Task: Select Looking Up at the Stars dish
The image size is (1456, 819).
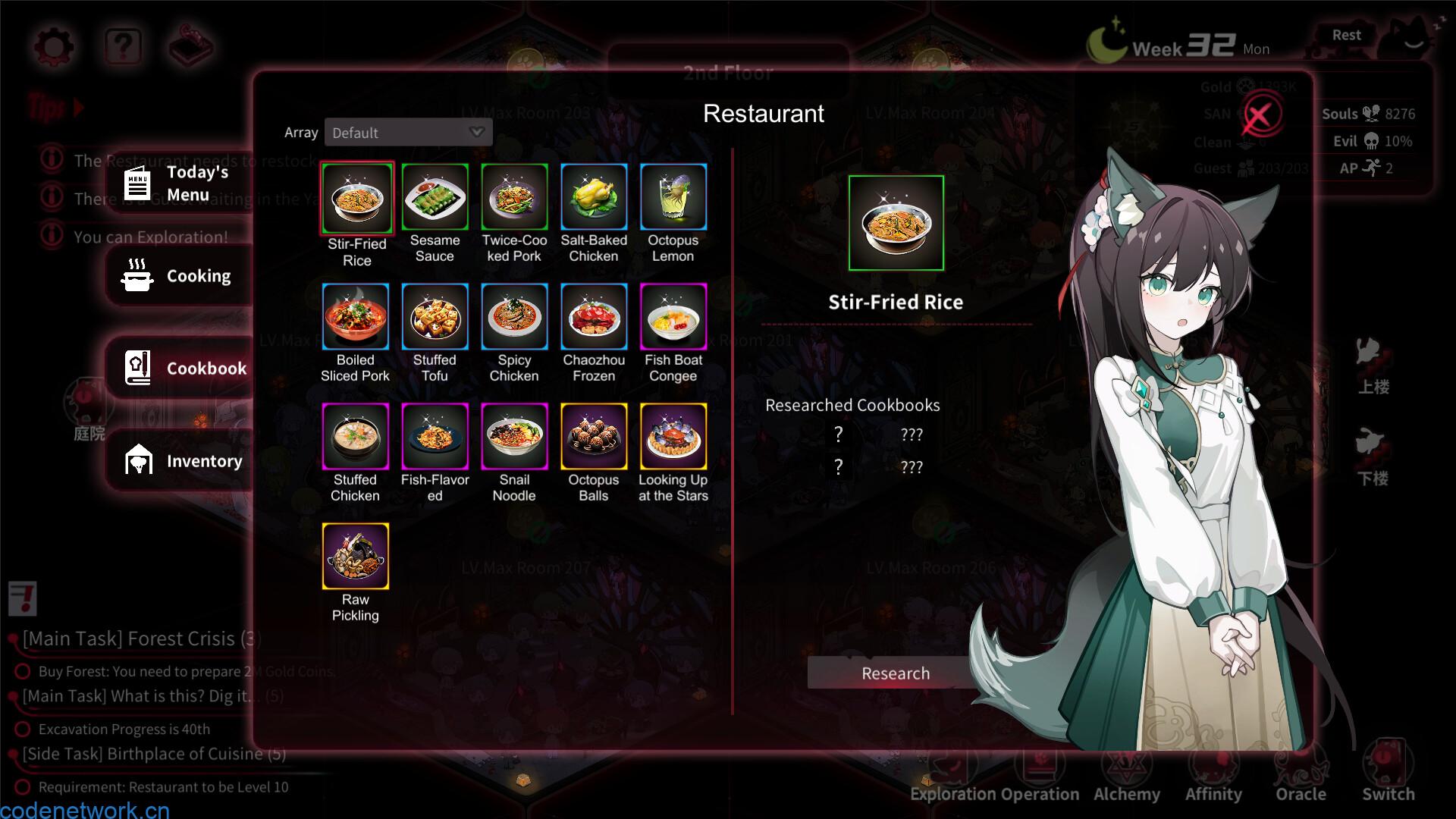Action: pyautogui.click(x=673, y=437)
